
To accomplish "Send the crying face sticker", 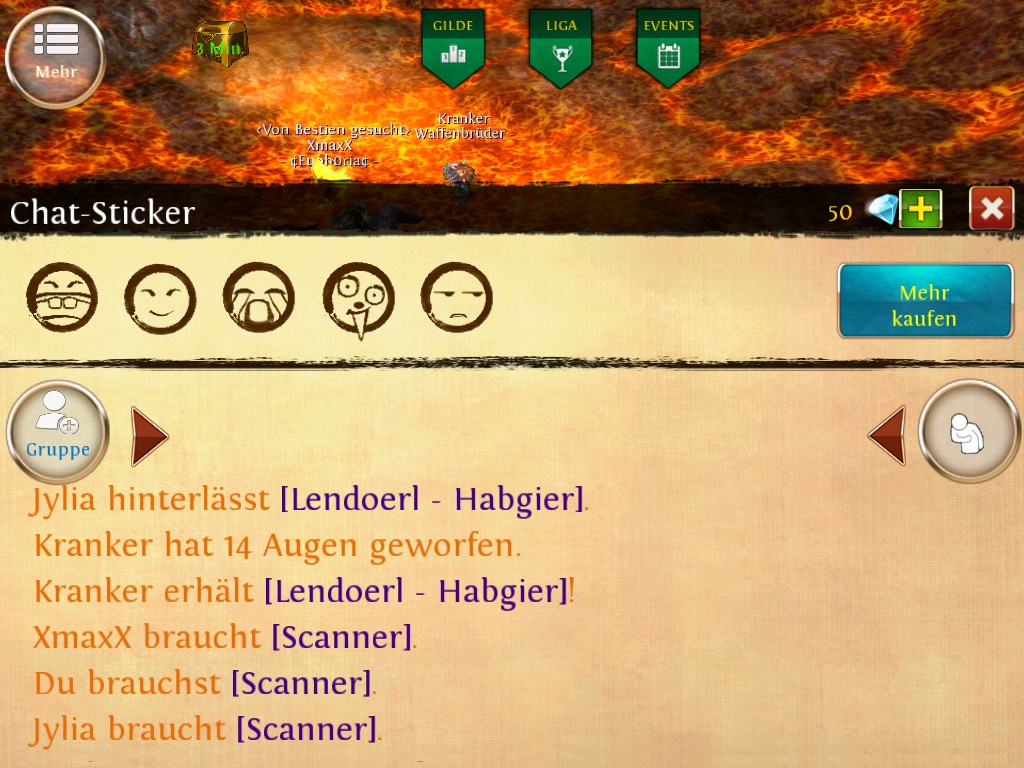I will pyautogui.click(x=258, y=298).
